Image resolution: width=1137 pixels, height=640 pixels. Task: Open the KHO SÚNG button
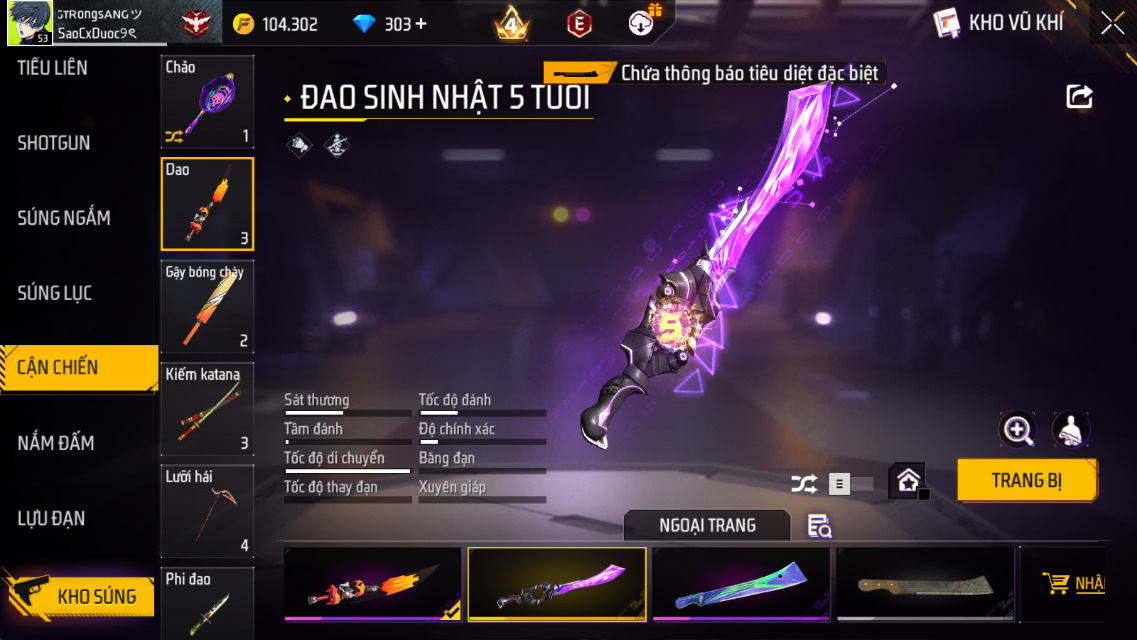click(x=80, y=597)
